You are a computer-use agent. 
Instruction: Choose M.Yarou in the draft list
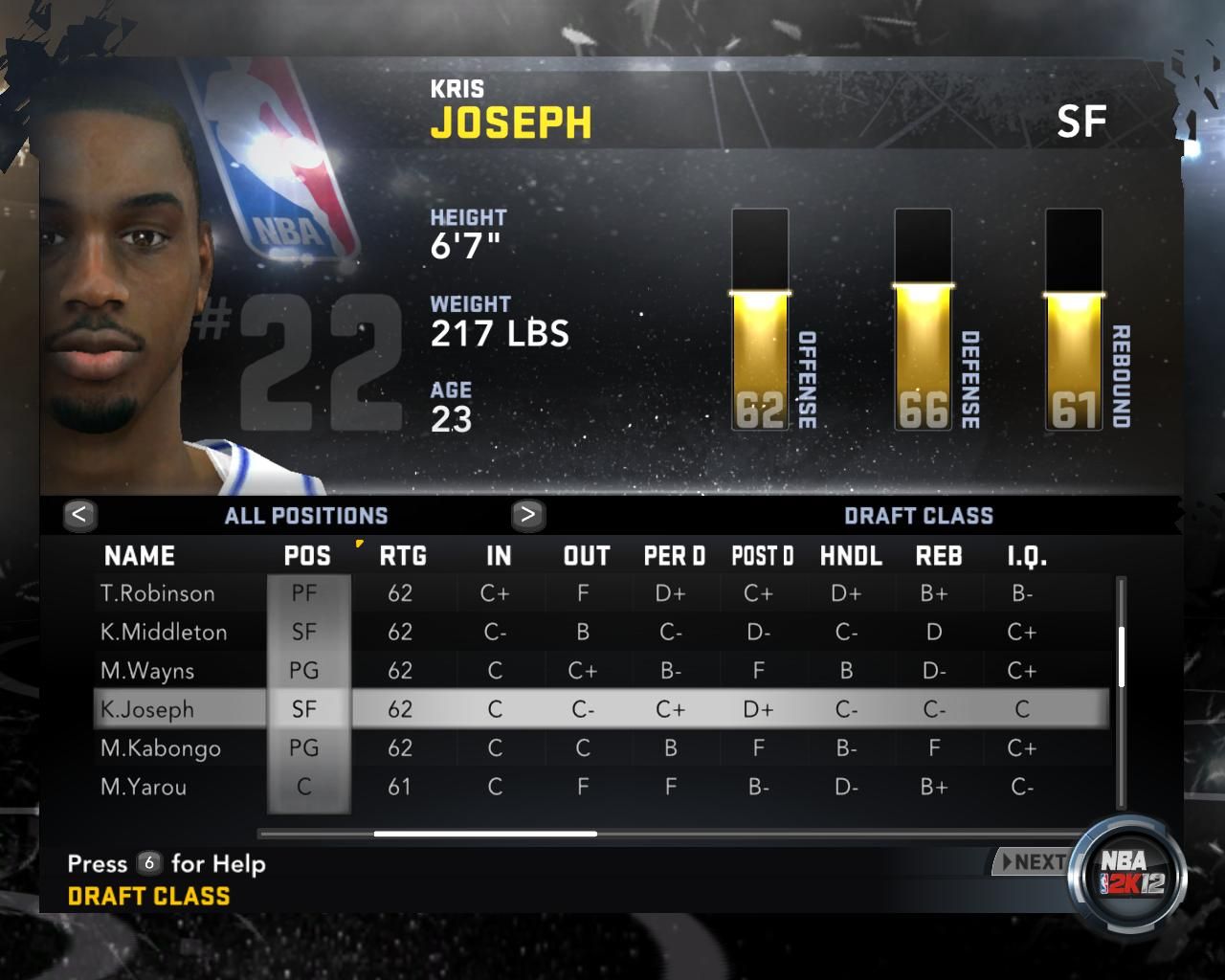pos(144,787)
